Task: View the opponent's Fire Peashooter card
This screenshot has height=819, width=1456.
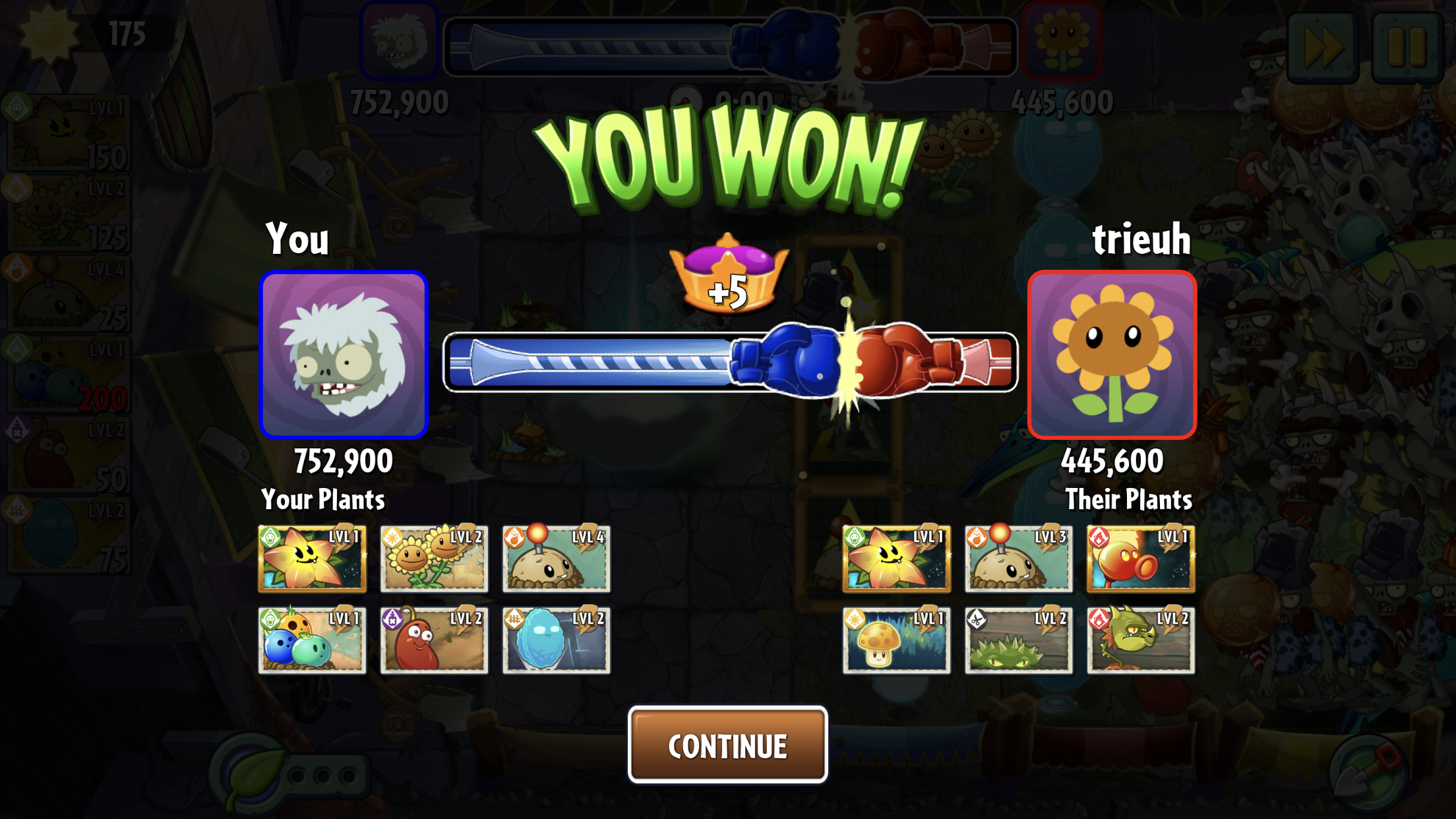Action: pos(1140,559)
